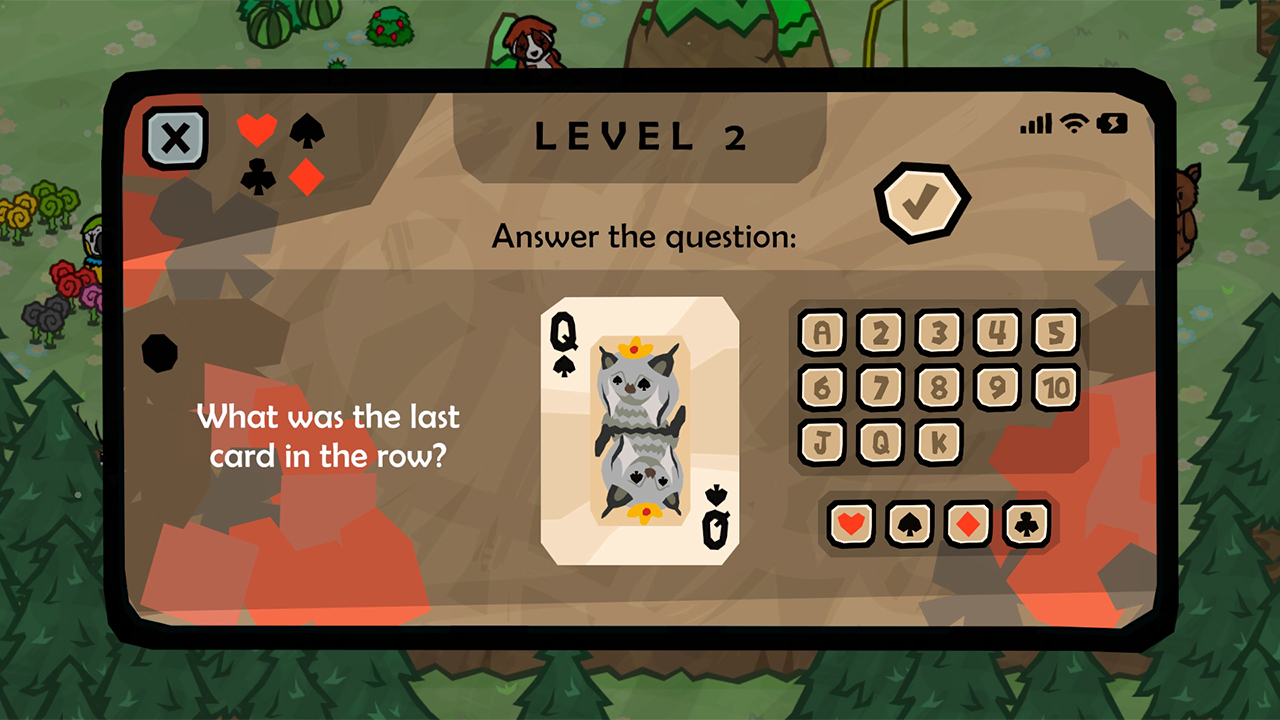Tap the signal strength bars icon
Viewport: 1280px width, 720px height.
click(x=1035, y=124)
